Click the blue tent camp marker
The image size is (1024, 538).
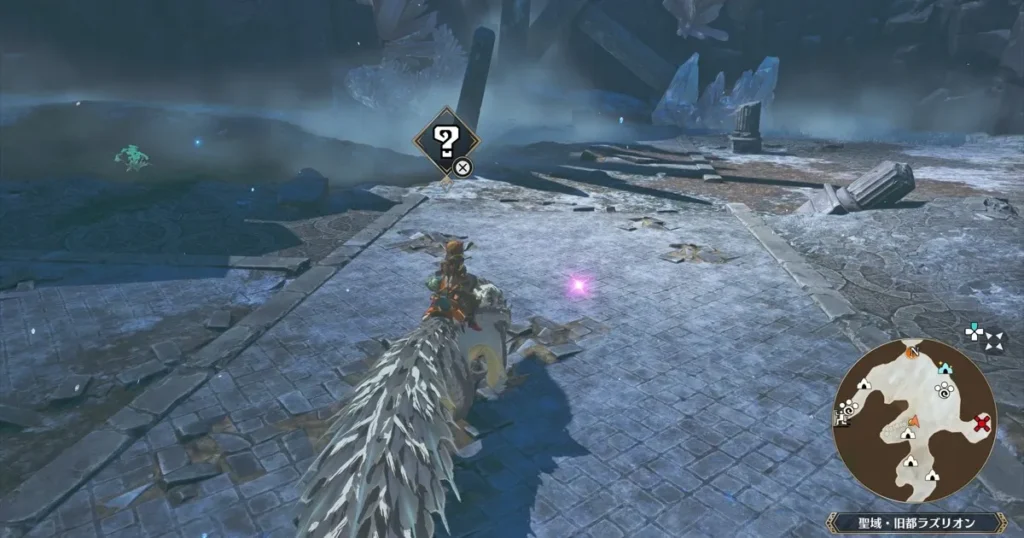tap(945, 368)
